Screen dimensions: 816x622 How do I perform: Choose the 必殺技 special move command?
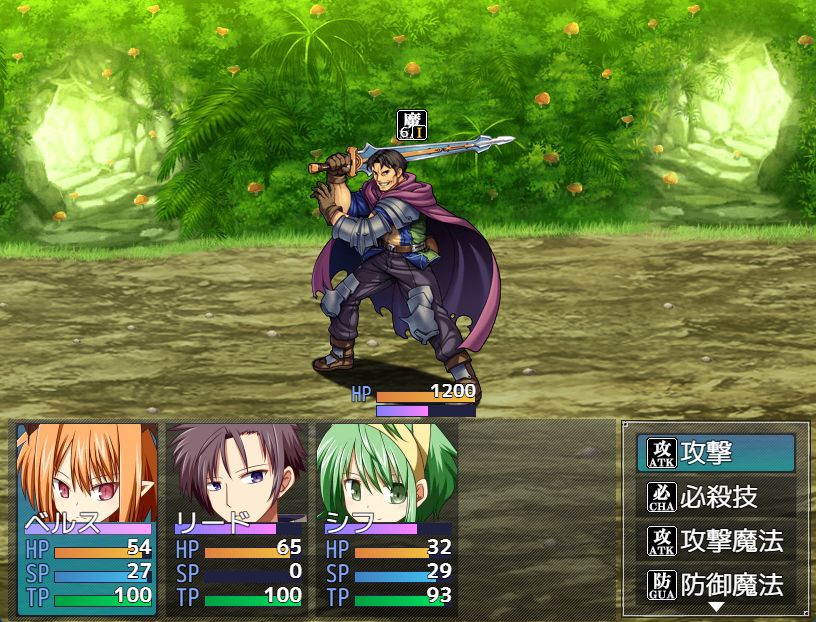716,497
